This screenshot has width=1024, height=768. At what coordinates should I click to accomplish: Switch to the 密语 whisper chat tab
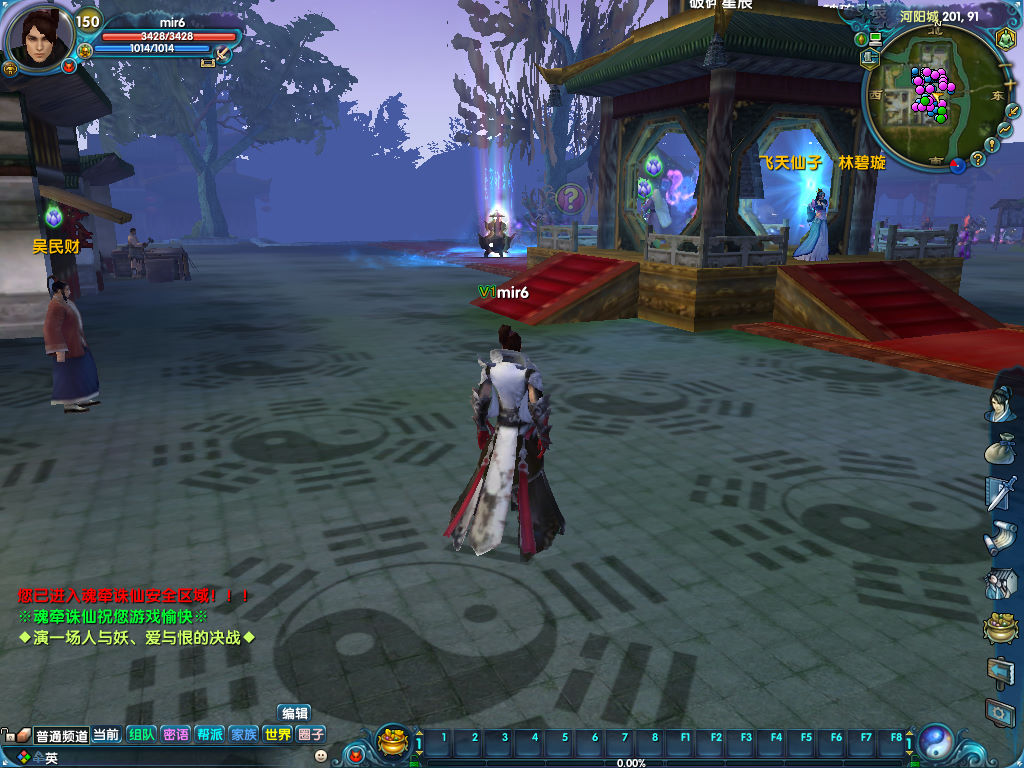175,734
